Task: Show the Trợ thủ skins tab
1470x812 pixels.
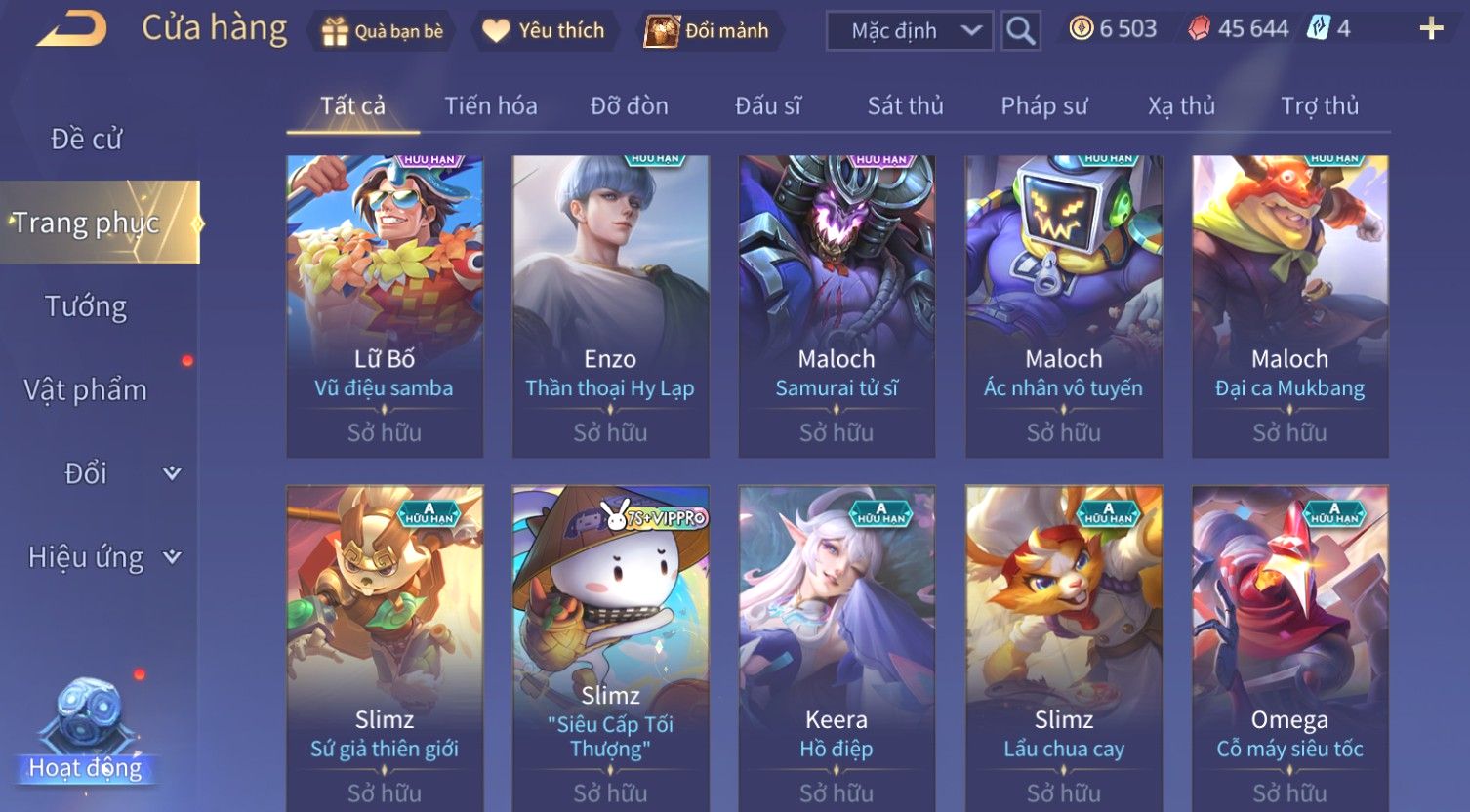Action: (1320, 105)
